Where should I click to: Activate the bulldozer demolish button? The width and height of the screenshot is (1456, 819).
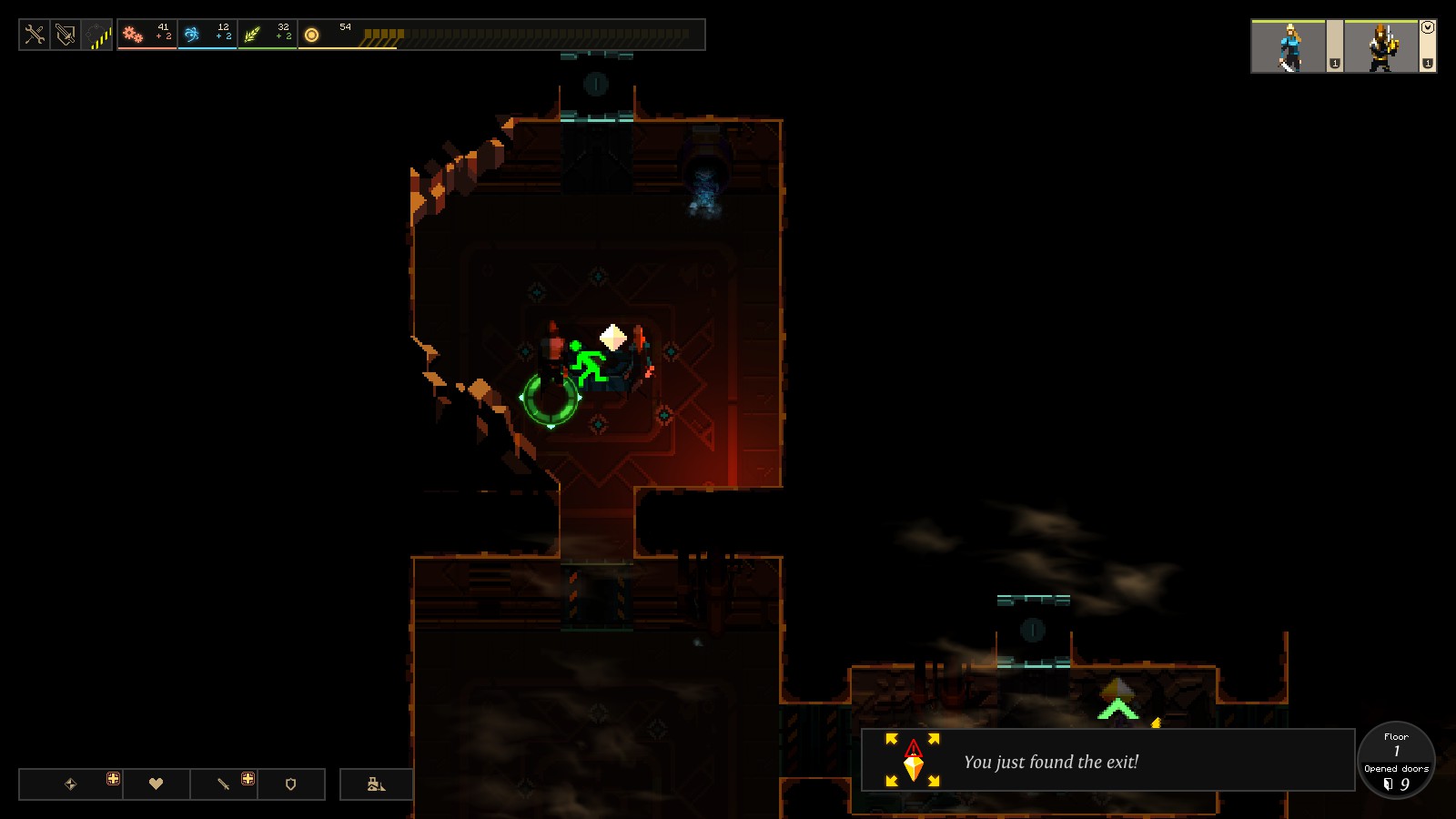[376, 784]
